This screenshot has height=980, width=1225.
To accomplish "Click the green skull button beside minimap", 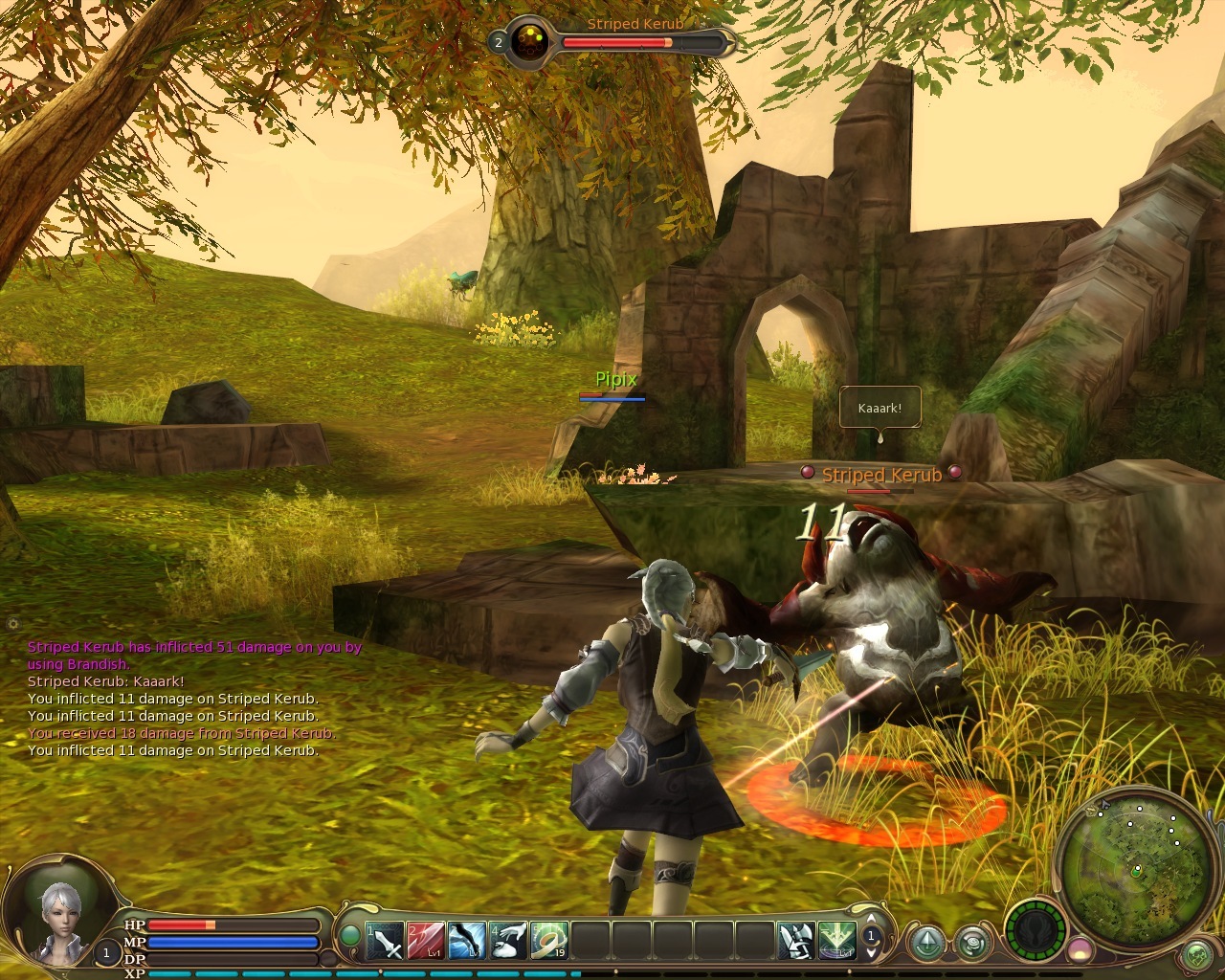I will point(1196,954).
